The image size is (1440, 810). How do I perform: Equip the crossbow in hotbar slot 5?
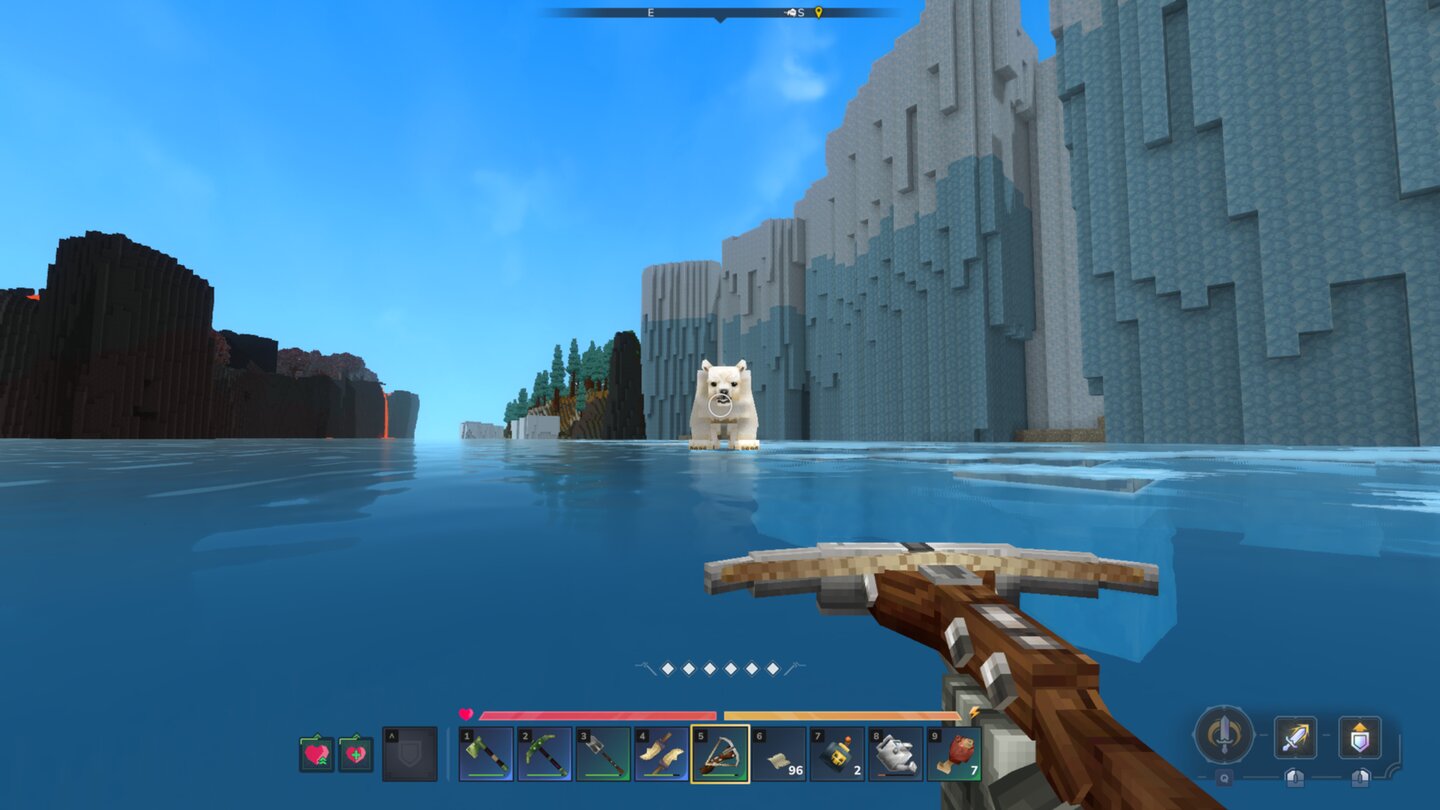click(x=721, y=754)
